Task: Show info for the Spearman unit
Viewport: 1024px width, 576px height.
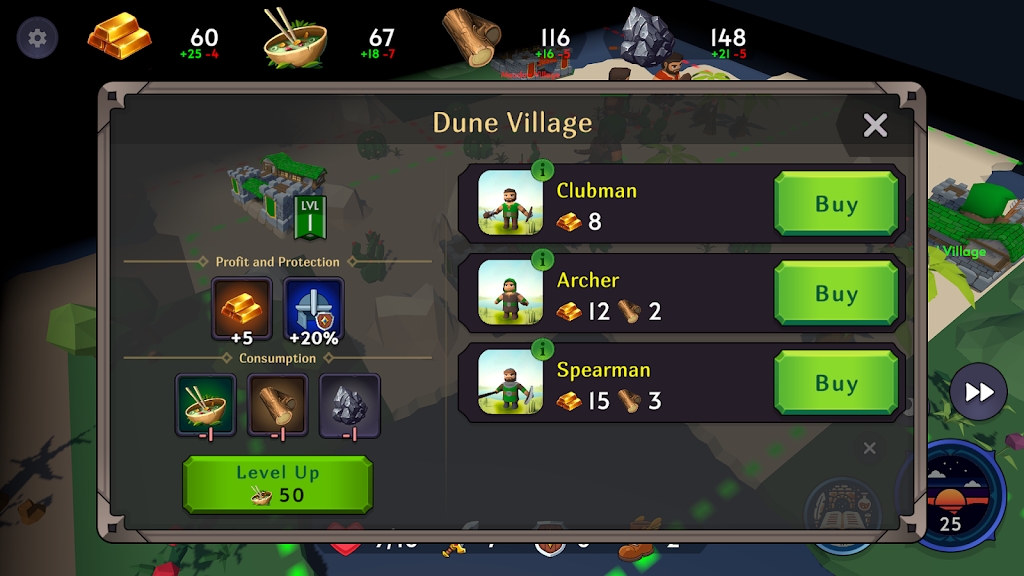Action: pyautogui.click(x=543, y=349)
